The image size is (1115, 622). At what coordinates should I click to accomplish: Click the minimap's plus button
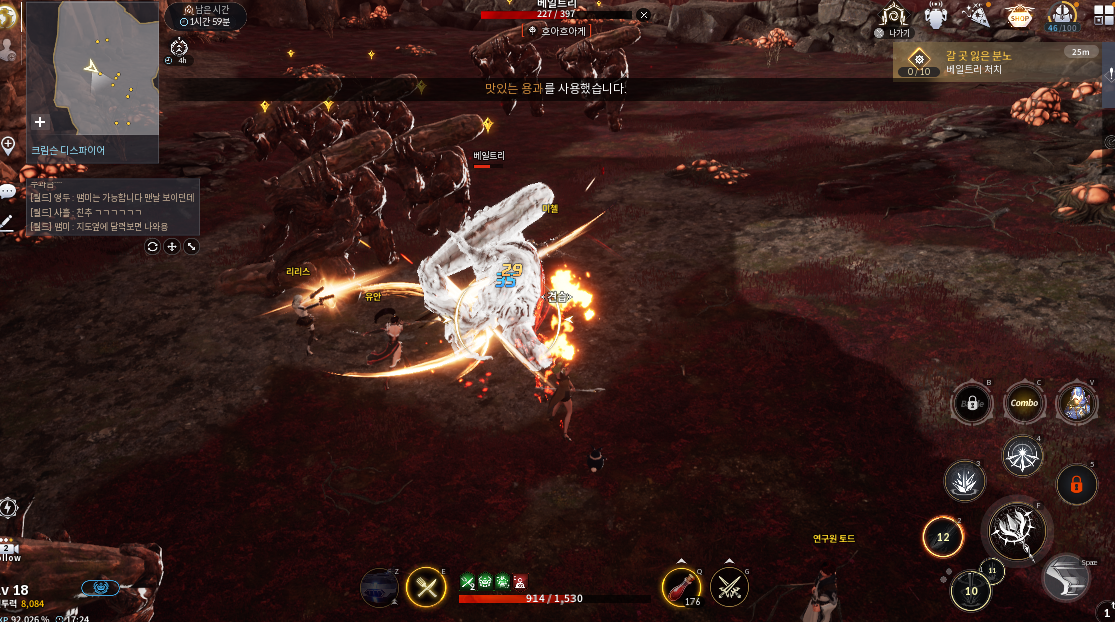click(x=40, y=122)
